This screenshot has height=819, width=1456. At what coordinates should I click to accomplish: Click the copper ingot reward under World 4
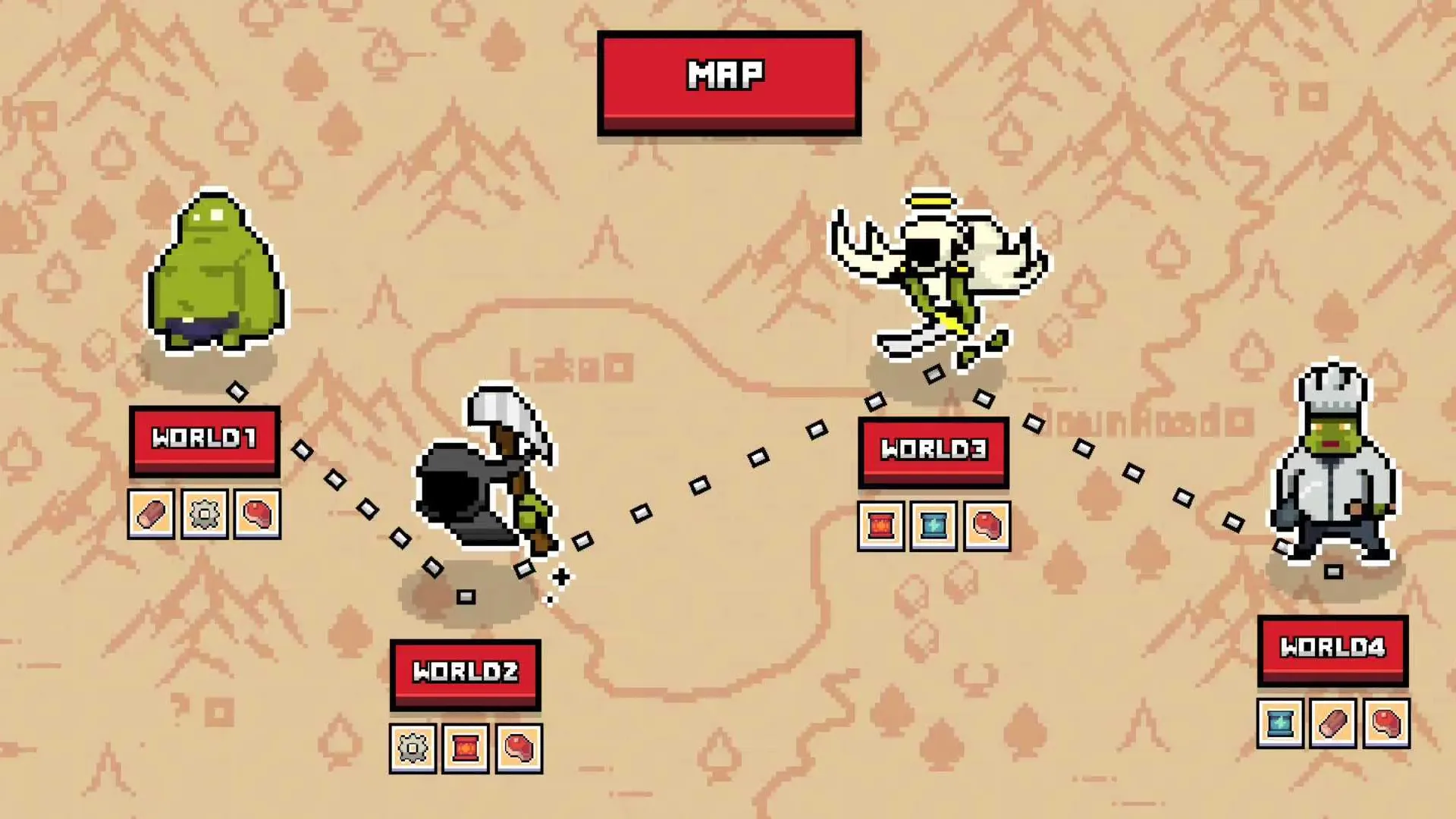click(1332, 726)
